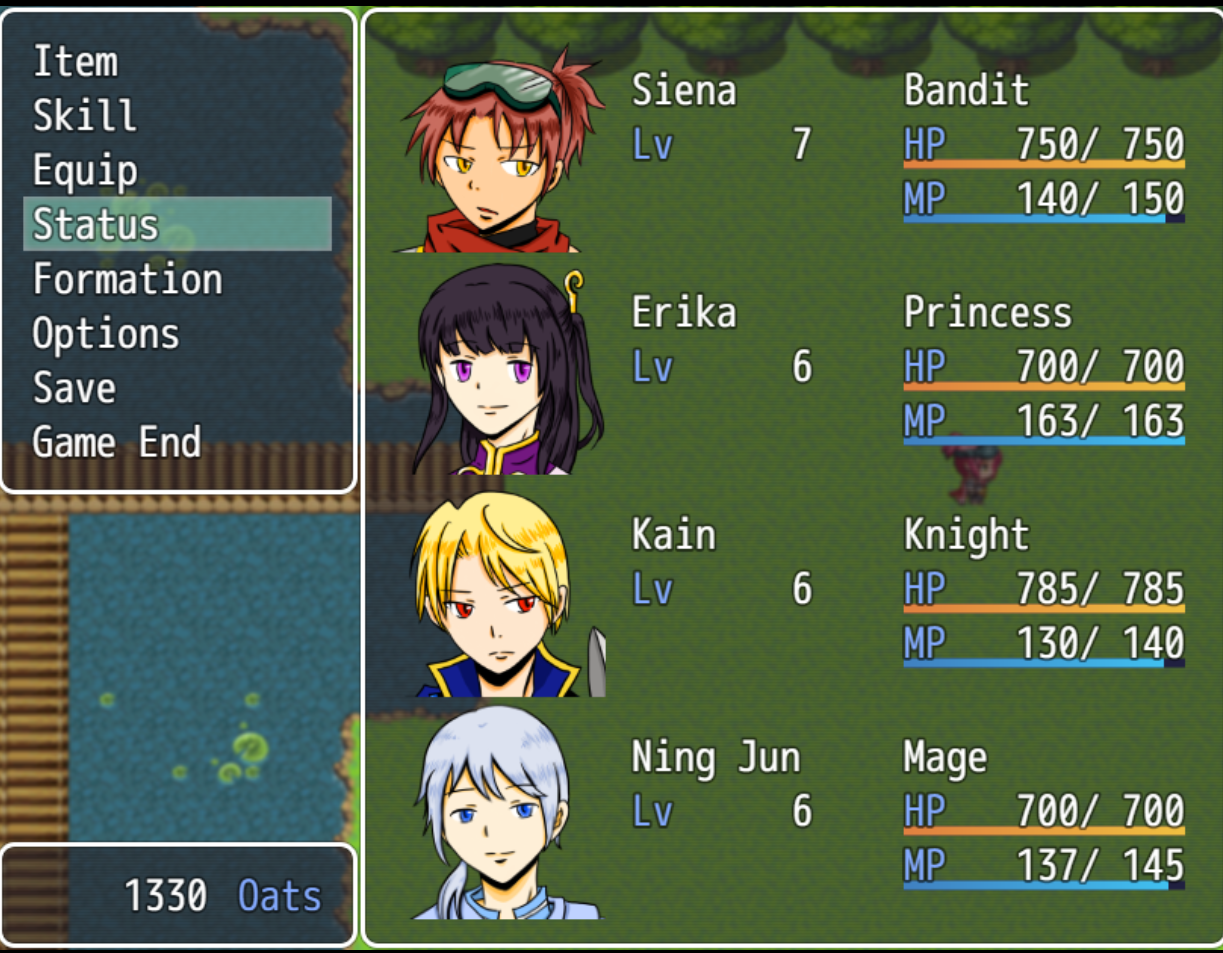Screen dimensions: 1223x953
Task: Select the Game End option
Action: pyautogui.click(x=117, y=442)
